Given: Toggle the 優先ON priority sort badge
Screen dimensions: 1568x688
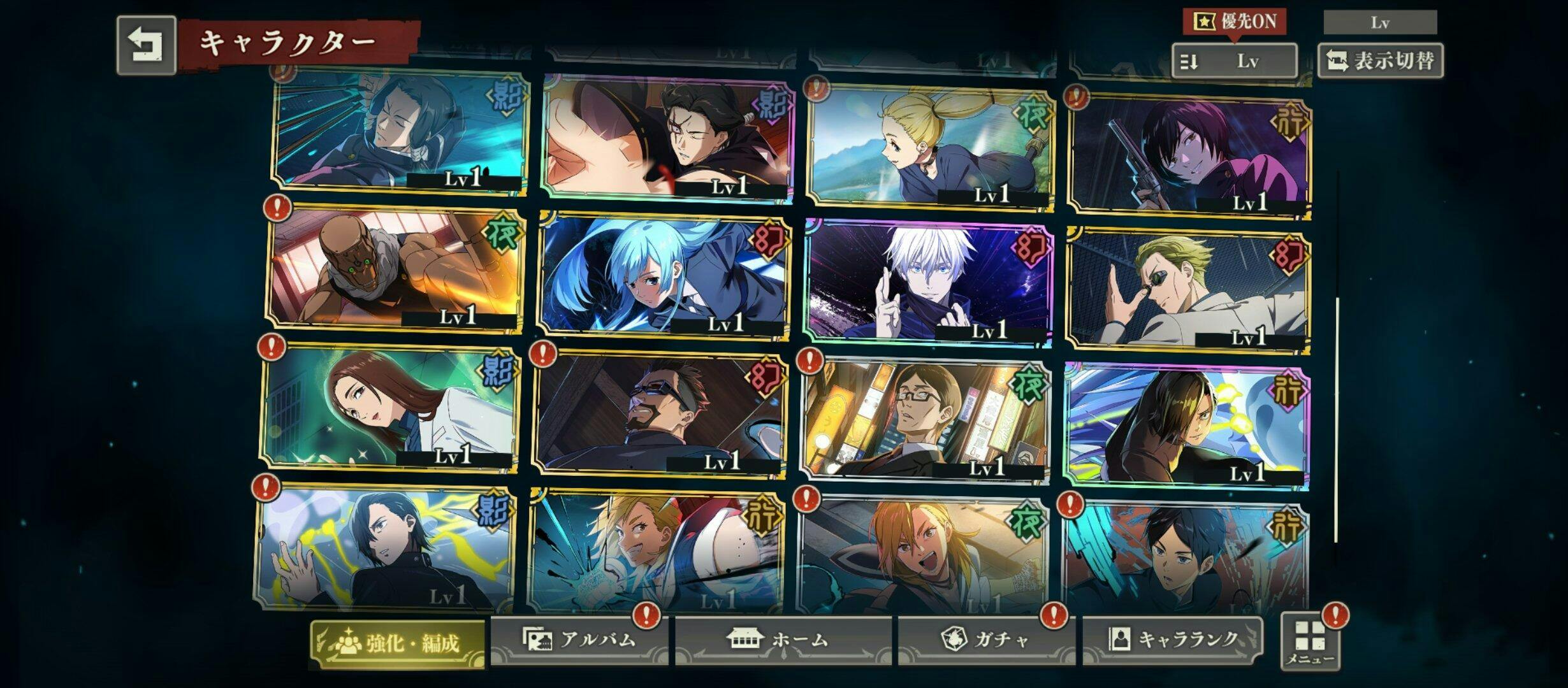Looking at the screenshot, I should (1234, 22).
